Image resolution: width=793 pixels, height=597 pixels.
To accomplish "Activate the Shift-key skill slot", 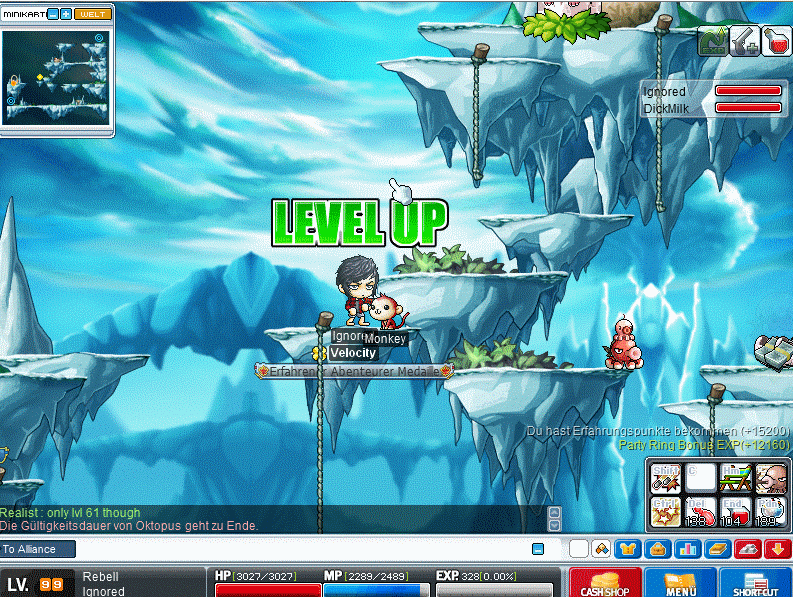I will (x=665, y=479).
